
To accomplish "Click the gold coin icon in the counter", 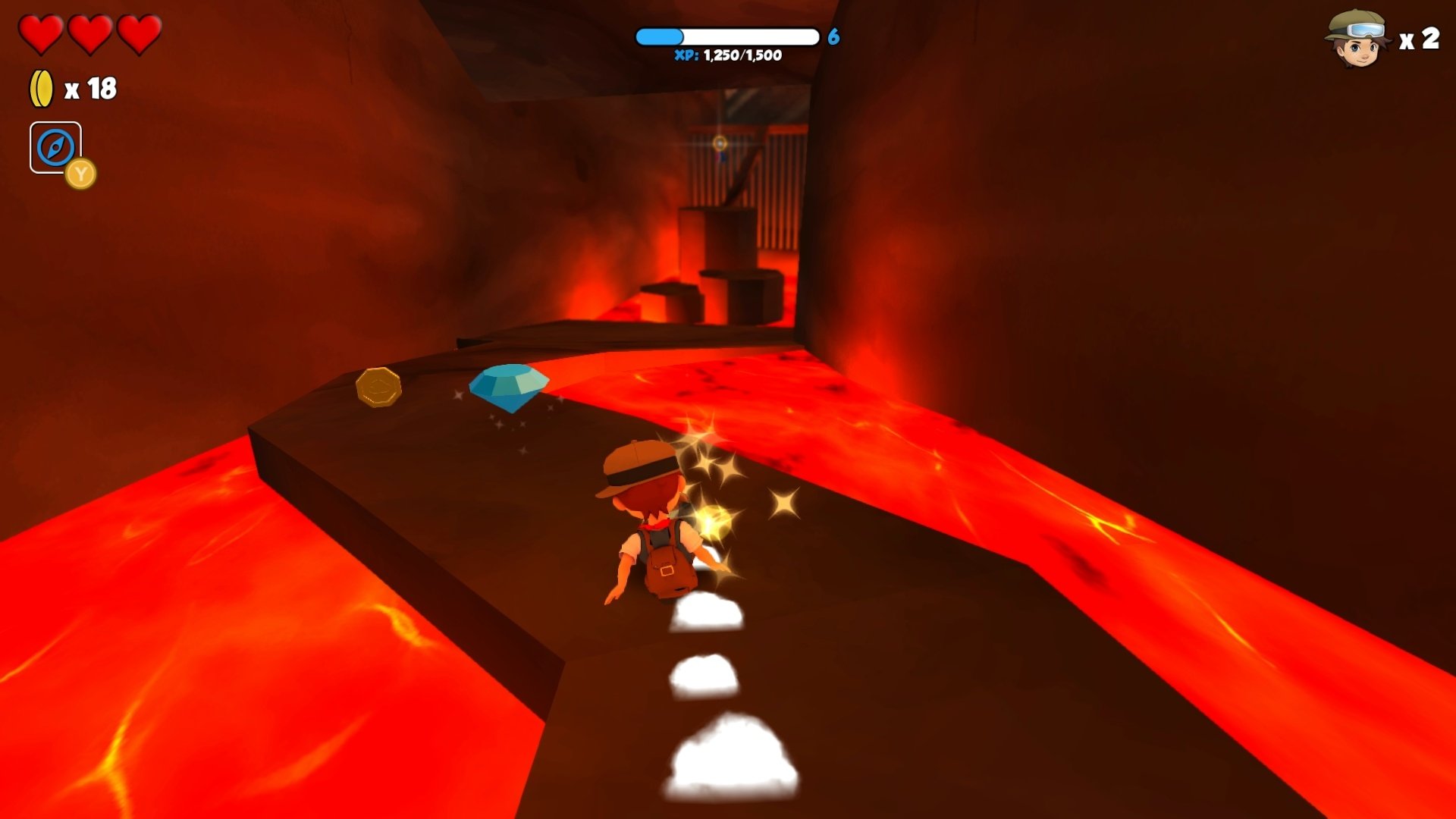I will [42, 87].
